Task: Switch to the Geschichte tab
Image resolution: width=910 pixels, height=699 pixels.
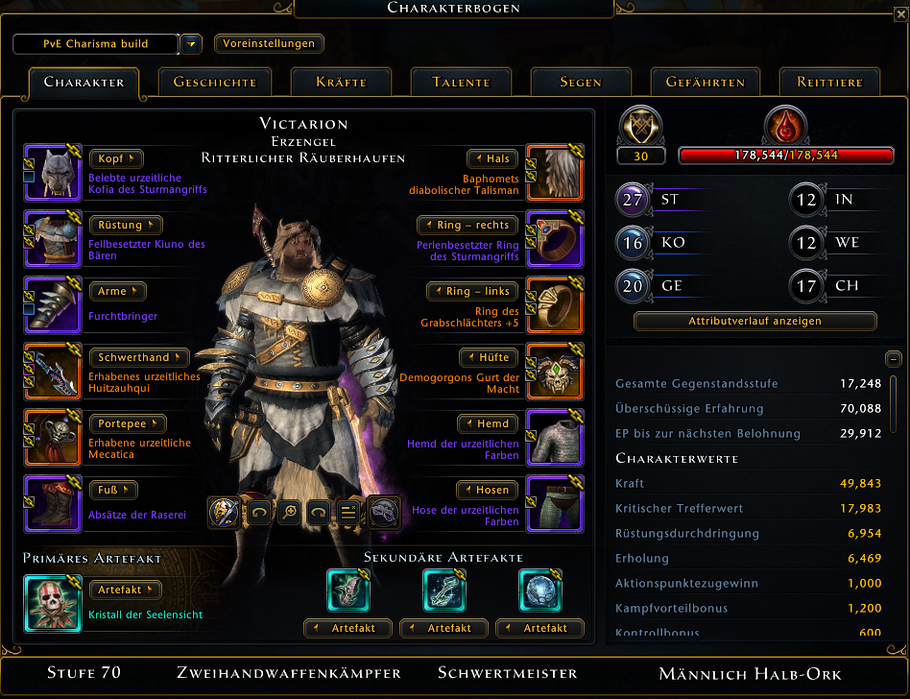Action: [215, 82]
